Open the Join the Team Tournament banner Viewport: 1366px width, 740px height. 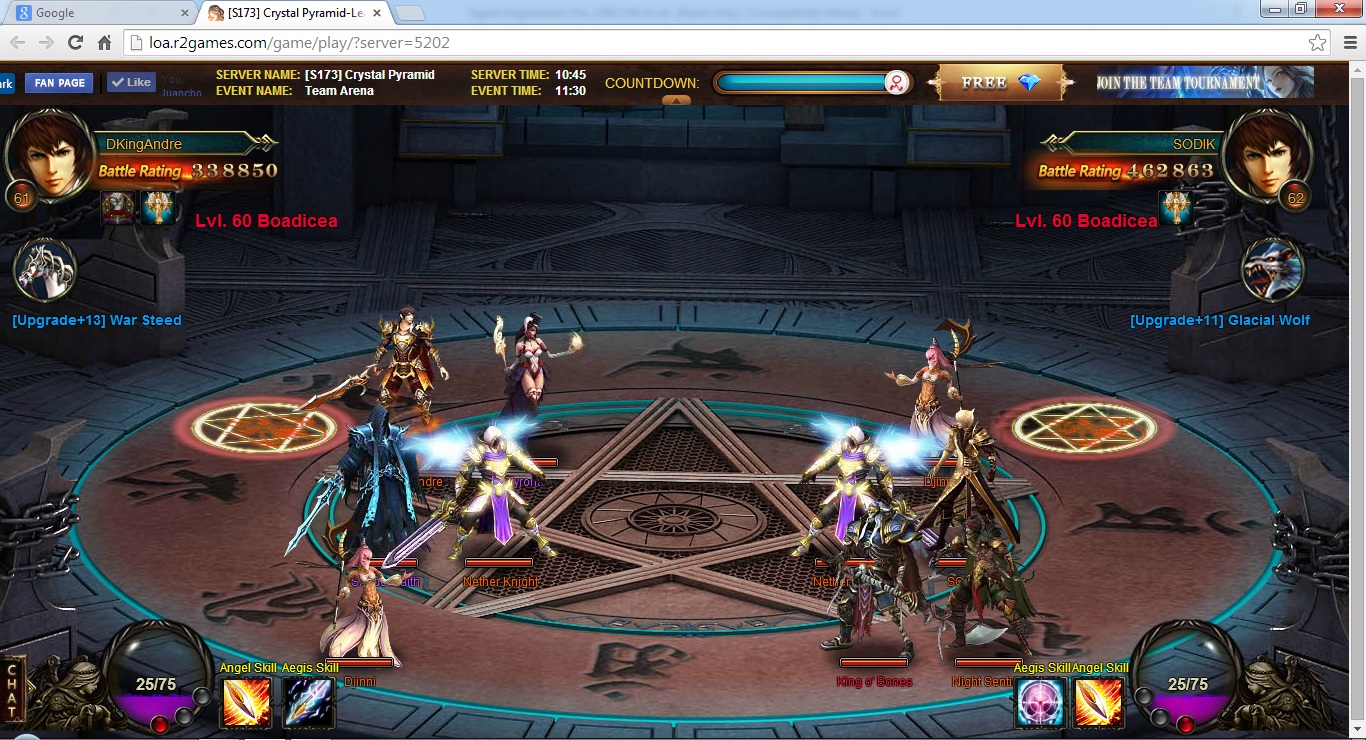[1204, 83]
